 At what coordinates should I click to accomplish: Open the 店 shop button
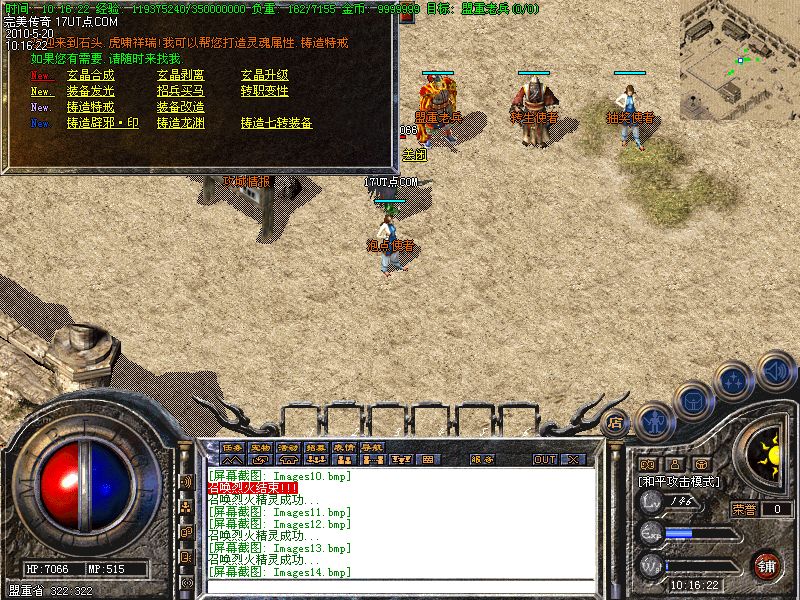coord(616,422)
